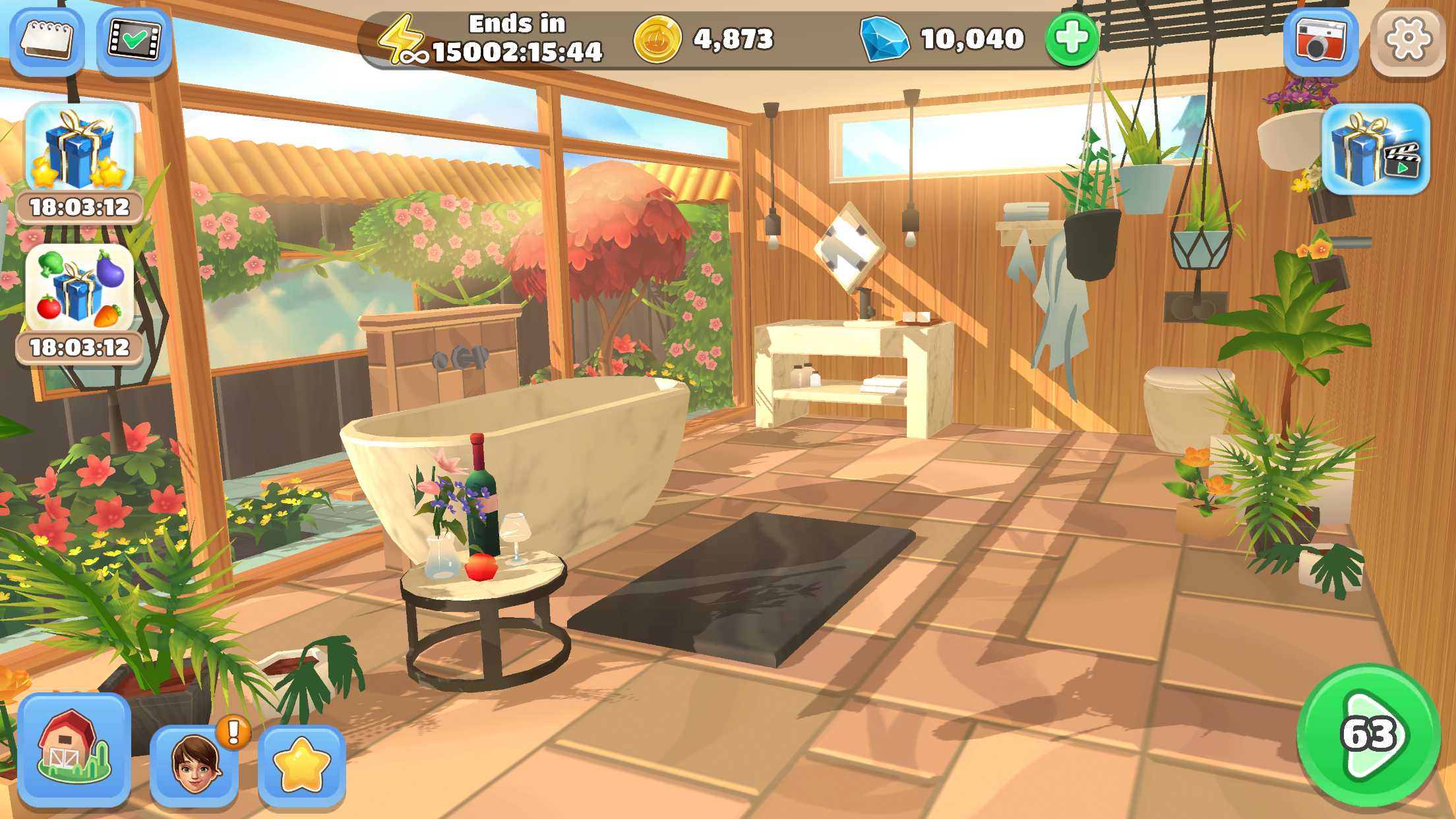Open the character portrait with alert
Image resolution: width=1456 pixels, height=819 pixels.
click(195, 765)
